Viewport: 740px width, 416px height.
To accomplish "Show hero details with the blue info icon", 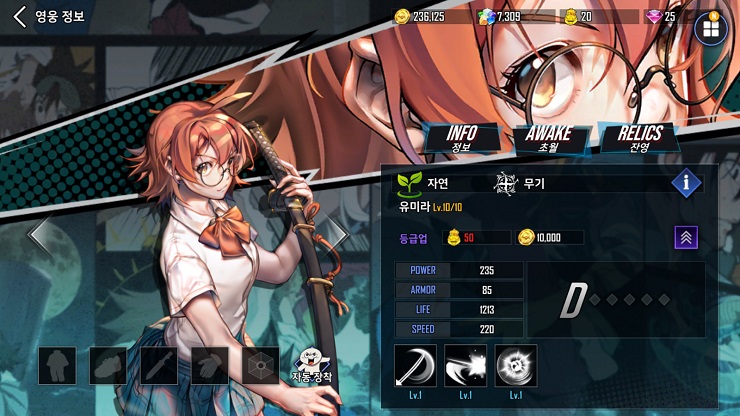I will tap(686, 182).
